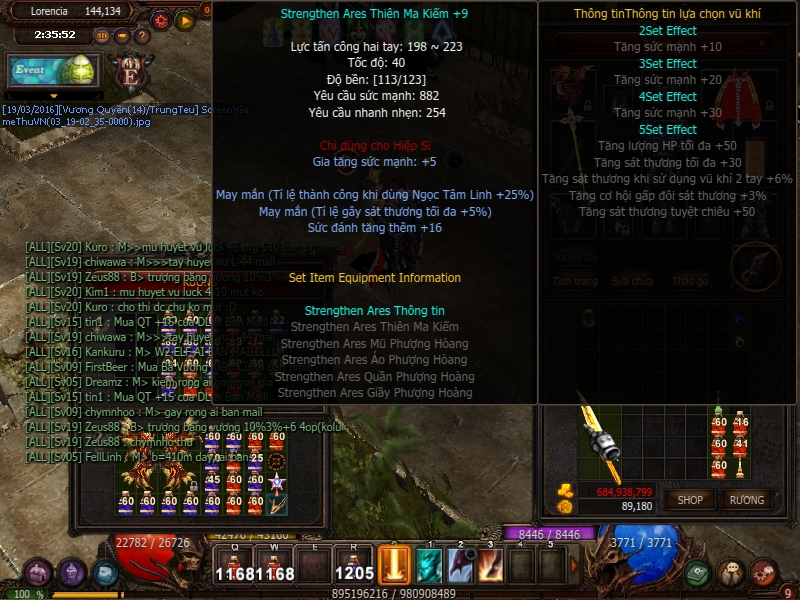Open the orange gear settings button

click(161, 20)
